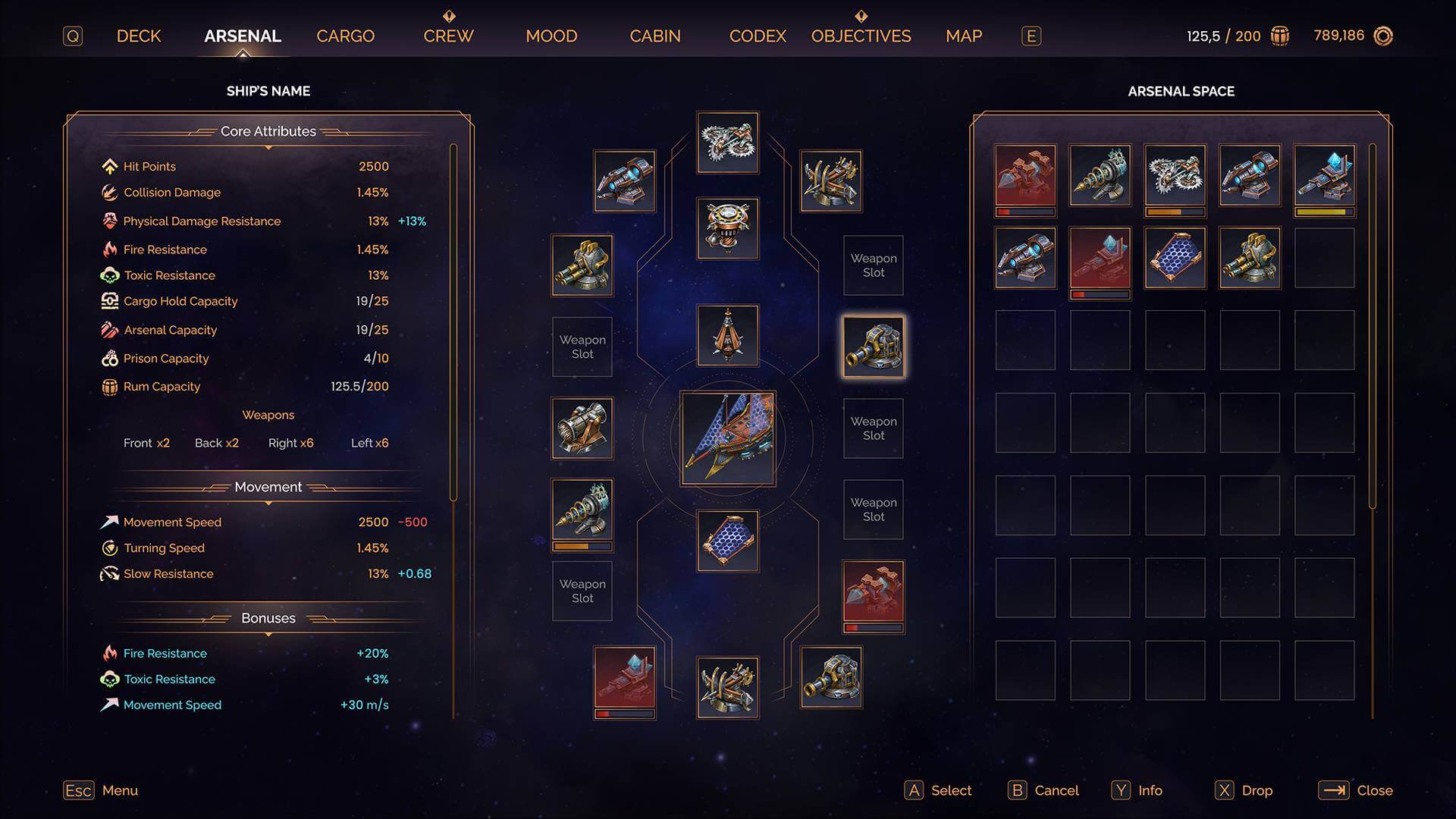Click the Menu button
This screenshot has height=819, width=1456.
click(x=101, y=790)
